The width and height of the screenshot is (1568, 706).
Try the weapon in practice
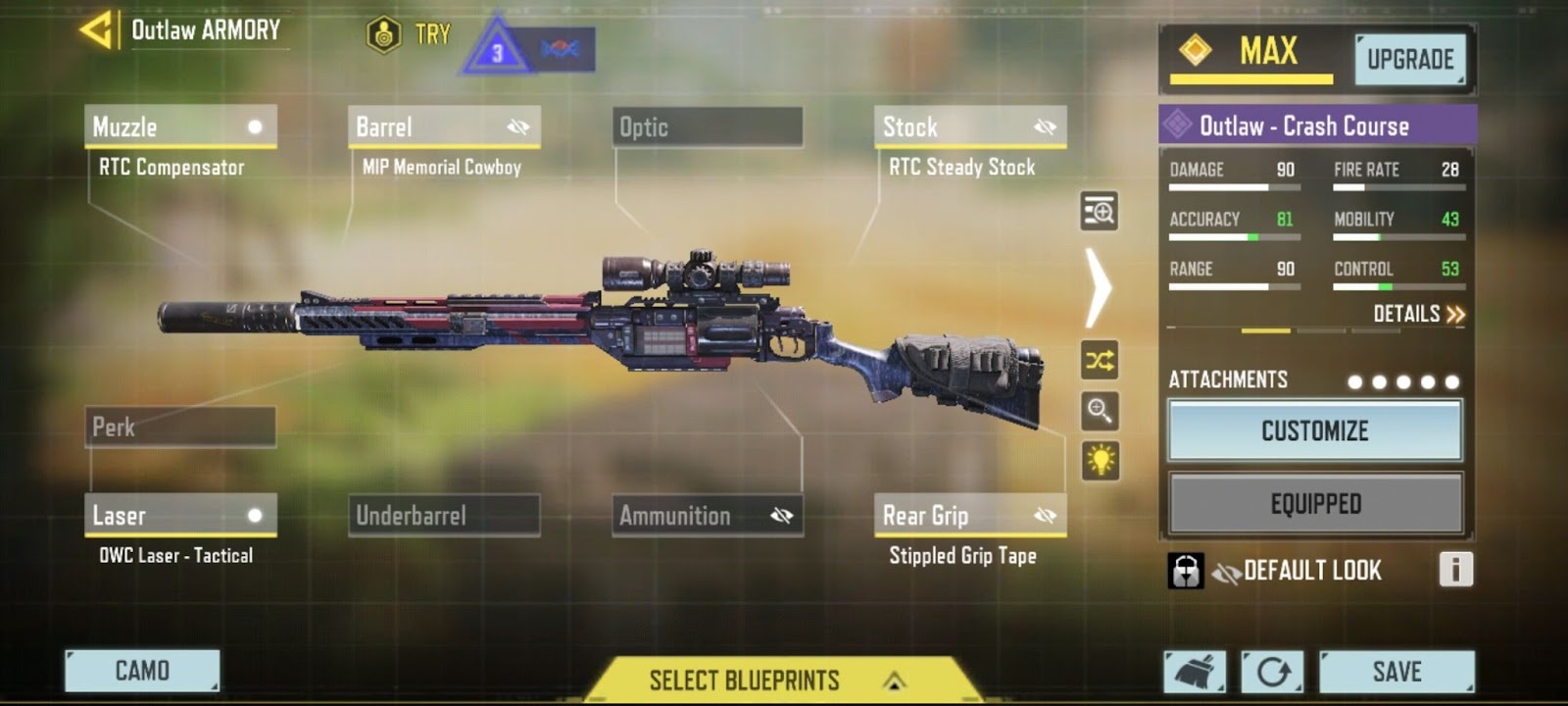coord(410,35)
